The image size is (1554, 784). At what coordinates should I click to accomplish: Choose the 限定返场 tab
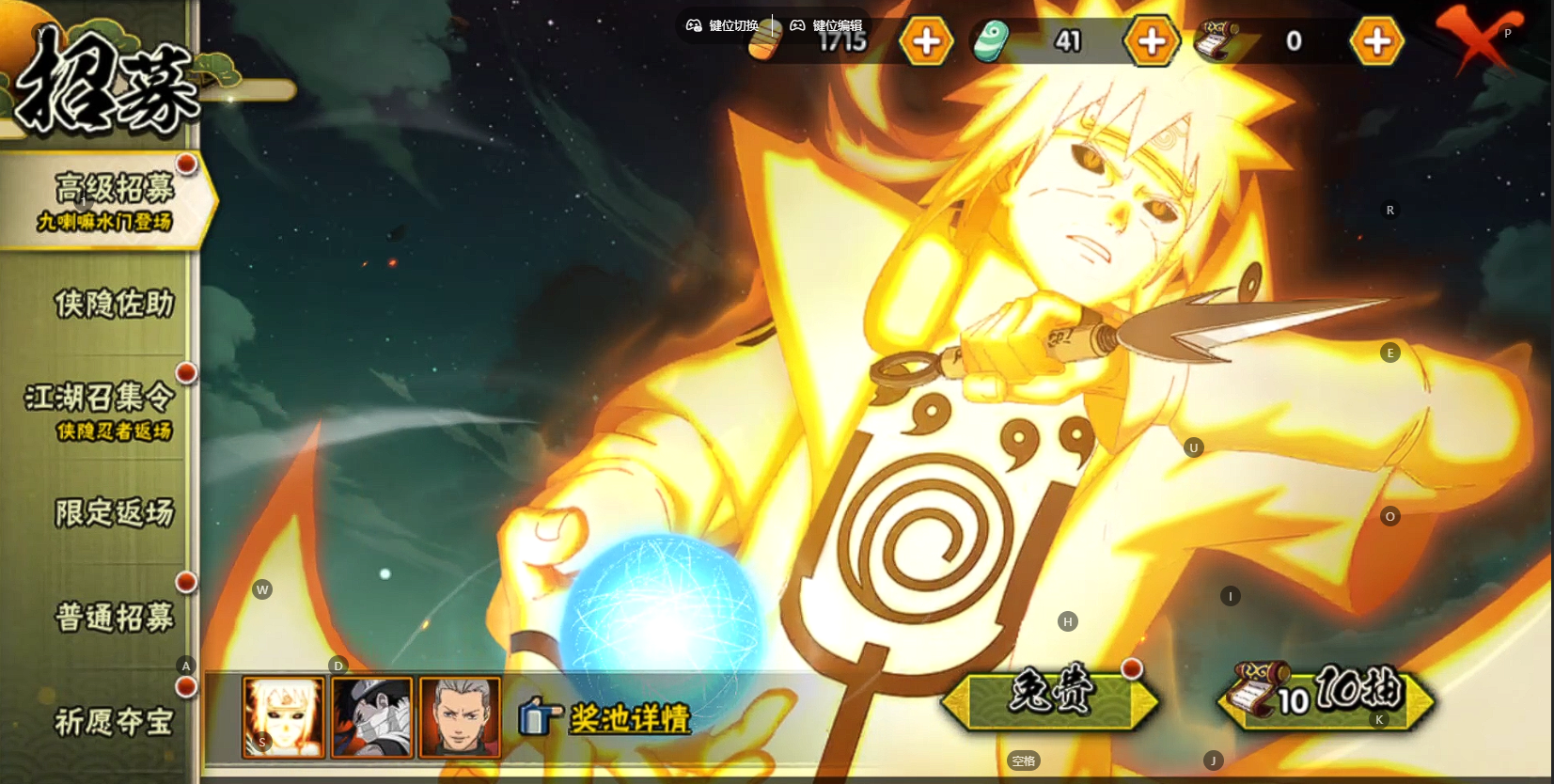click(x=113, y=512)
